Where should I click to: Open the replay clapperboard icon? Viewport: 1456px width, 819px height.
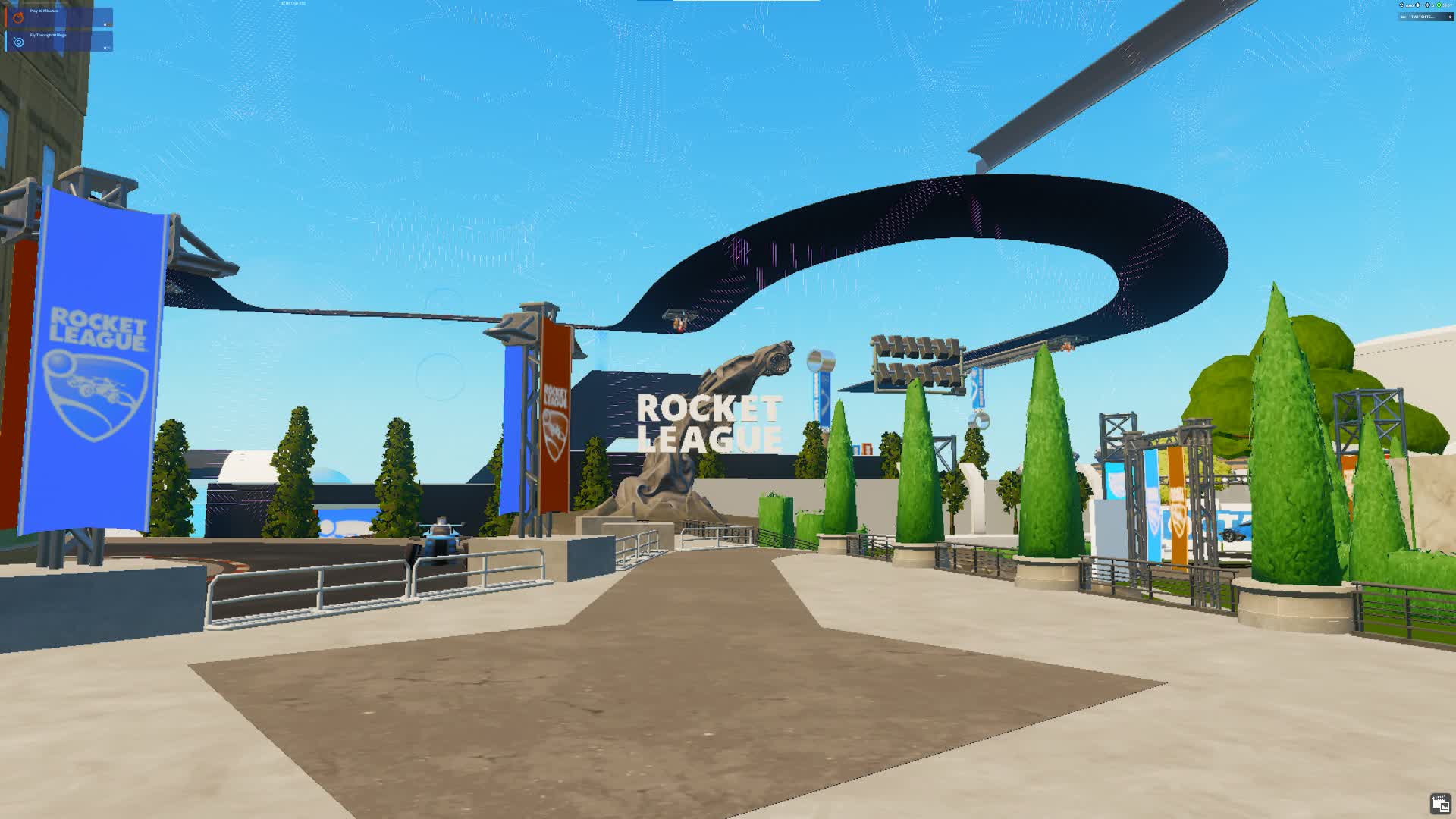(1440, 804)
